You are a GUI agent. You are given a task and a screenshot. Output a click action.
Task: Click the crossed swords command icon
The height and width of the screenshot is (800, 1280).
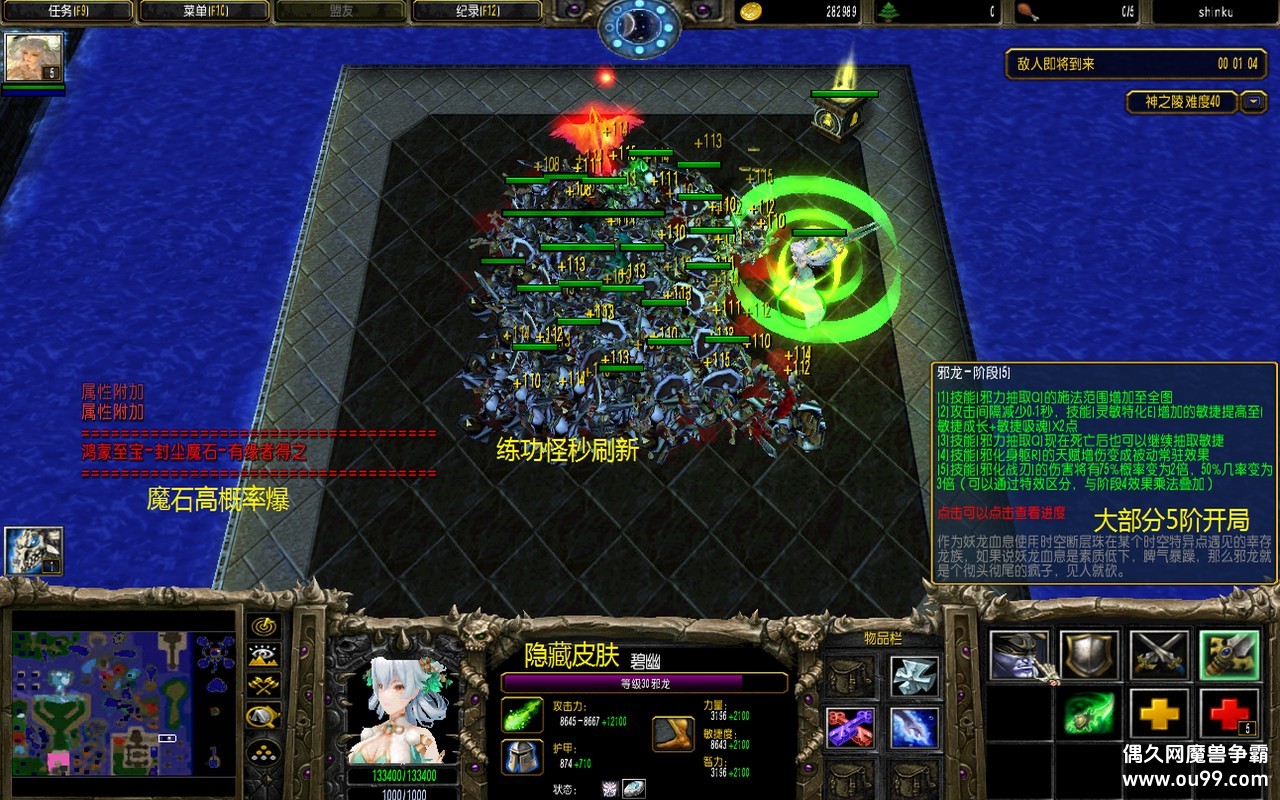coord(1159,656)
